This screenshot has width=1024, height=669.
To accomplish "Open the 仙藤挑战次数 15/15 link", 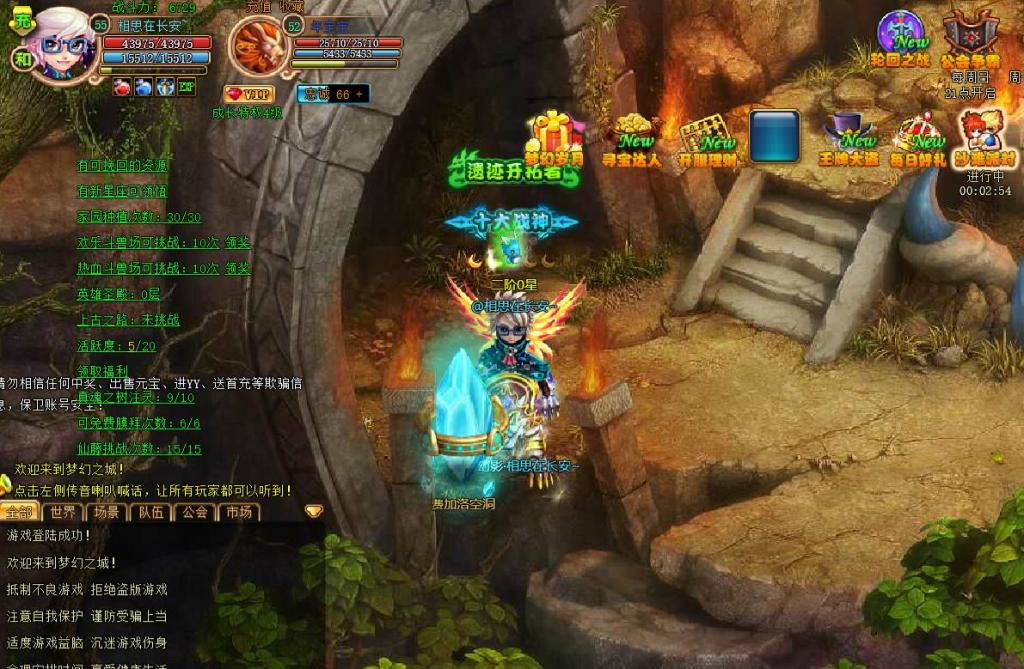I will [x=139, y=449].
